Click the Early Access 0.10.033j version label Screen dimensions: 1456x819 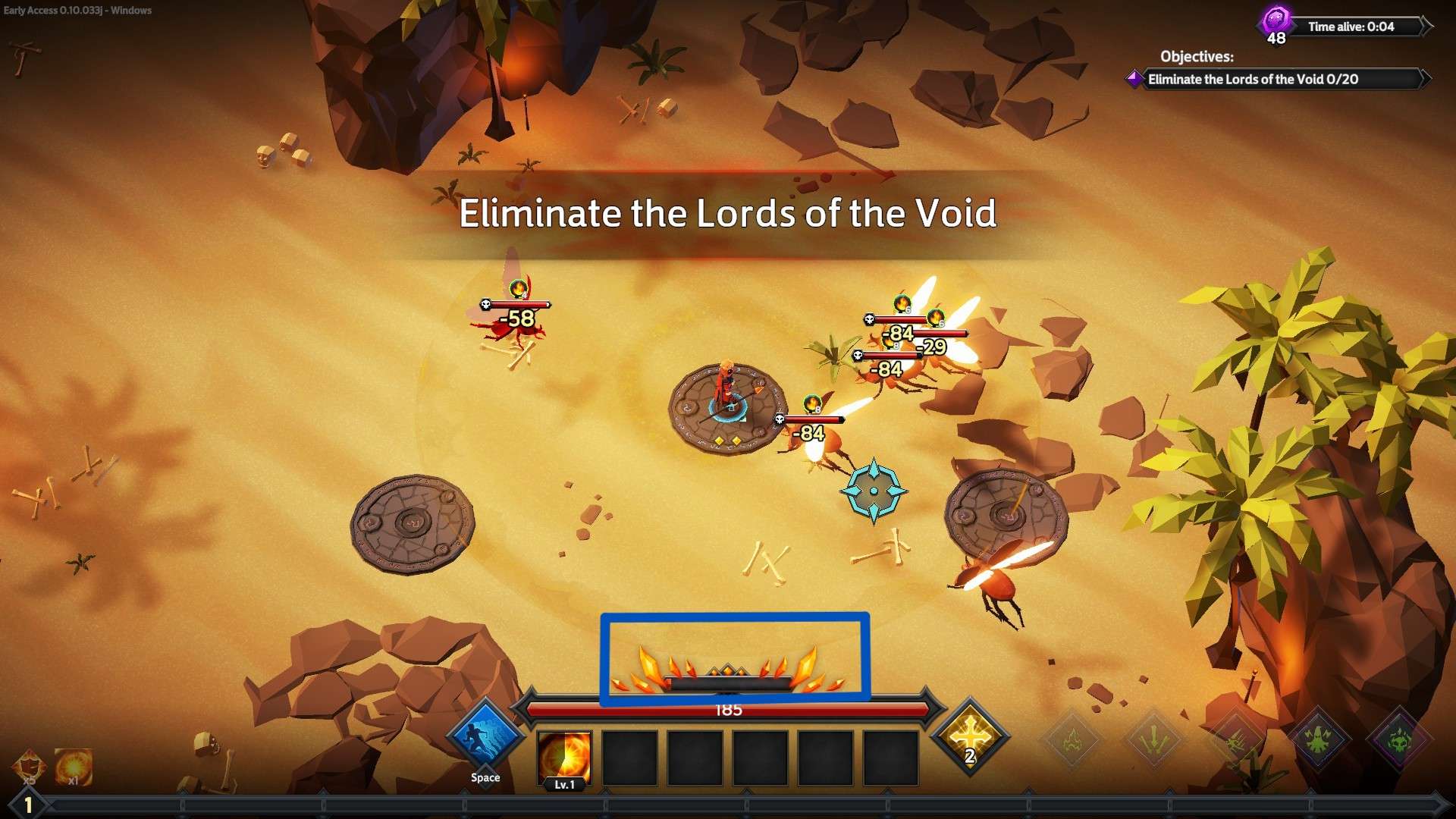tap(76, 11)
